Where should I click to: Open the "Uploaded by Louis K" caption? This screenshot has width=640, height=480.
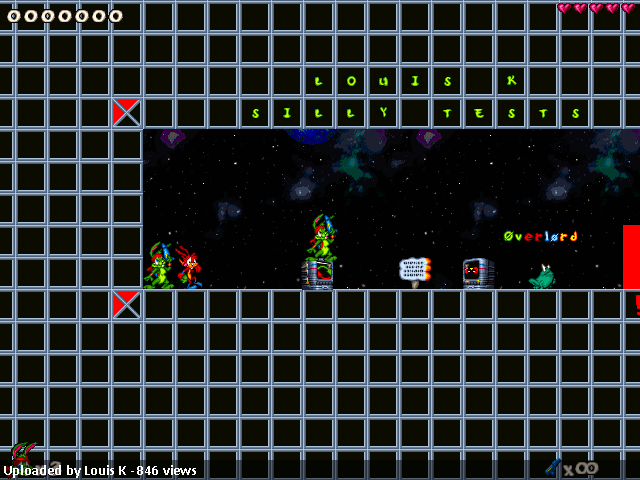click(100, 470)
